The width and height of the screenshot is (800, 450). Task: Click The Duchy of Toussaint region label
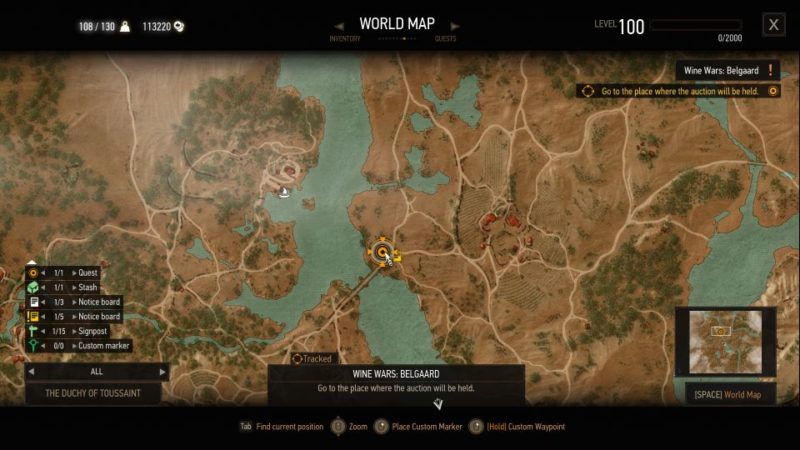(93, 393)
